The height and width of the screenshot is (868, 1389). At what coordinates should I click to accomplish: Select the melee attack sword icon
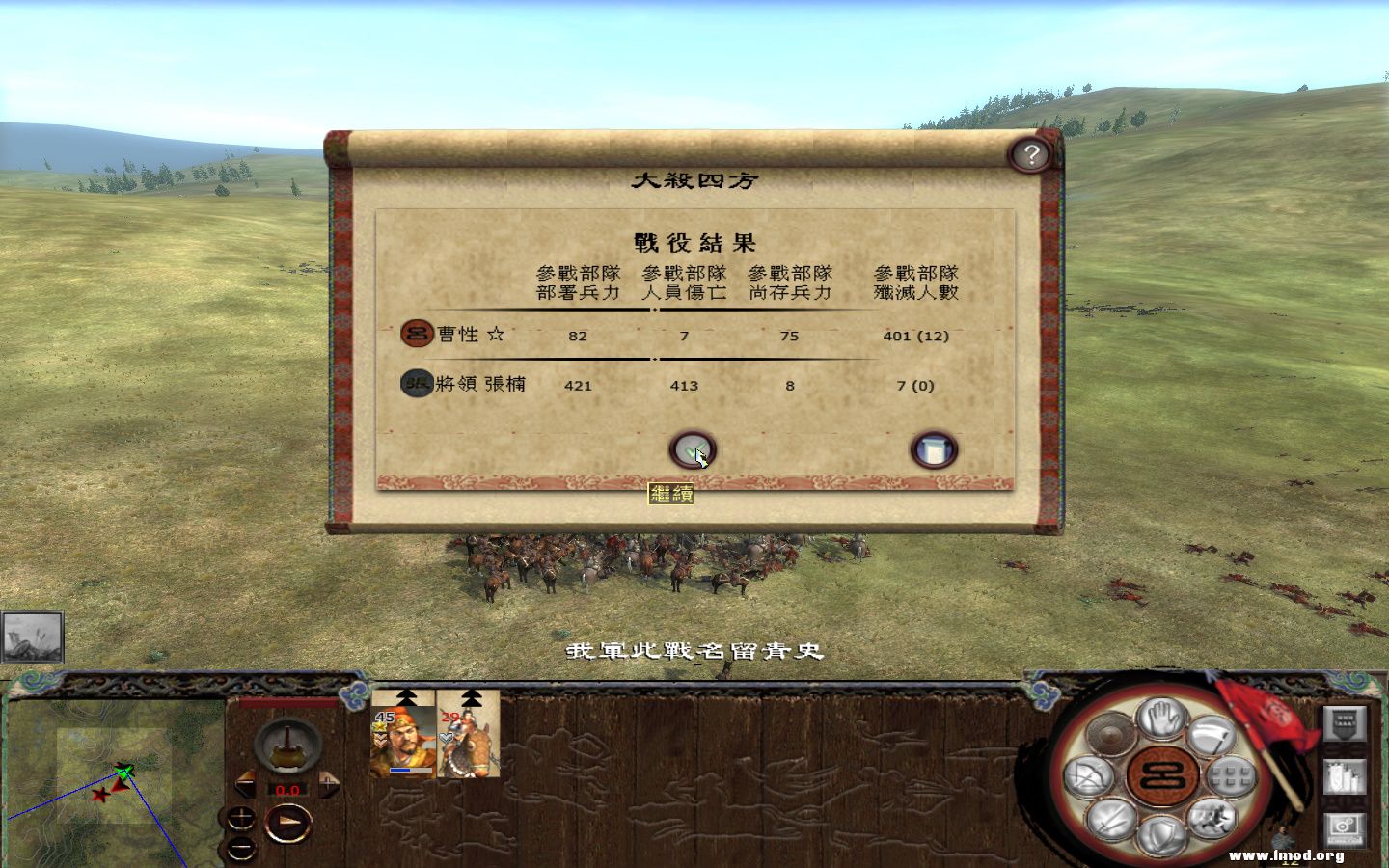point(1110,819)
